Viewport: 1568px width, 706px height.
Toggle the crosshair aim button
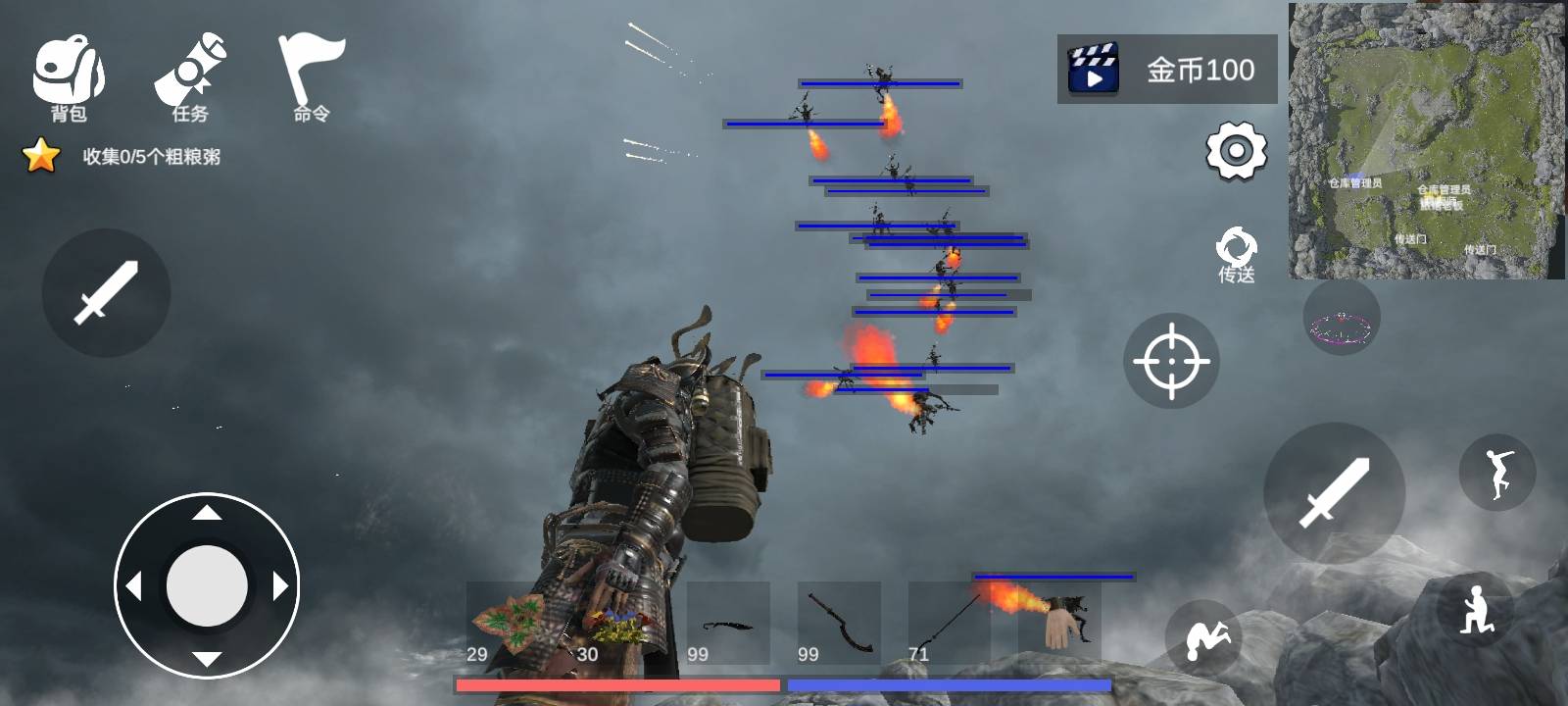[x=1171, y=361]
